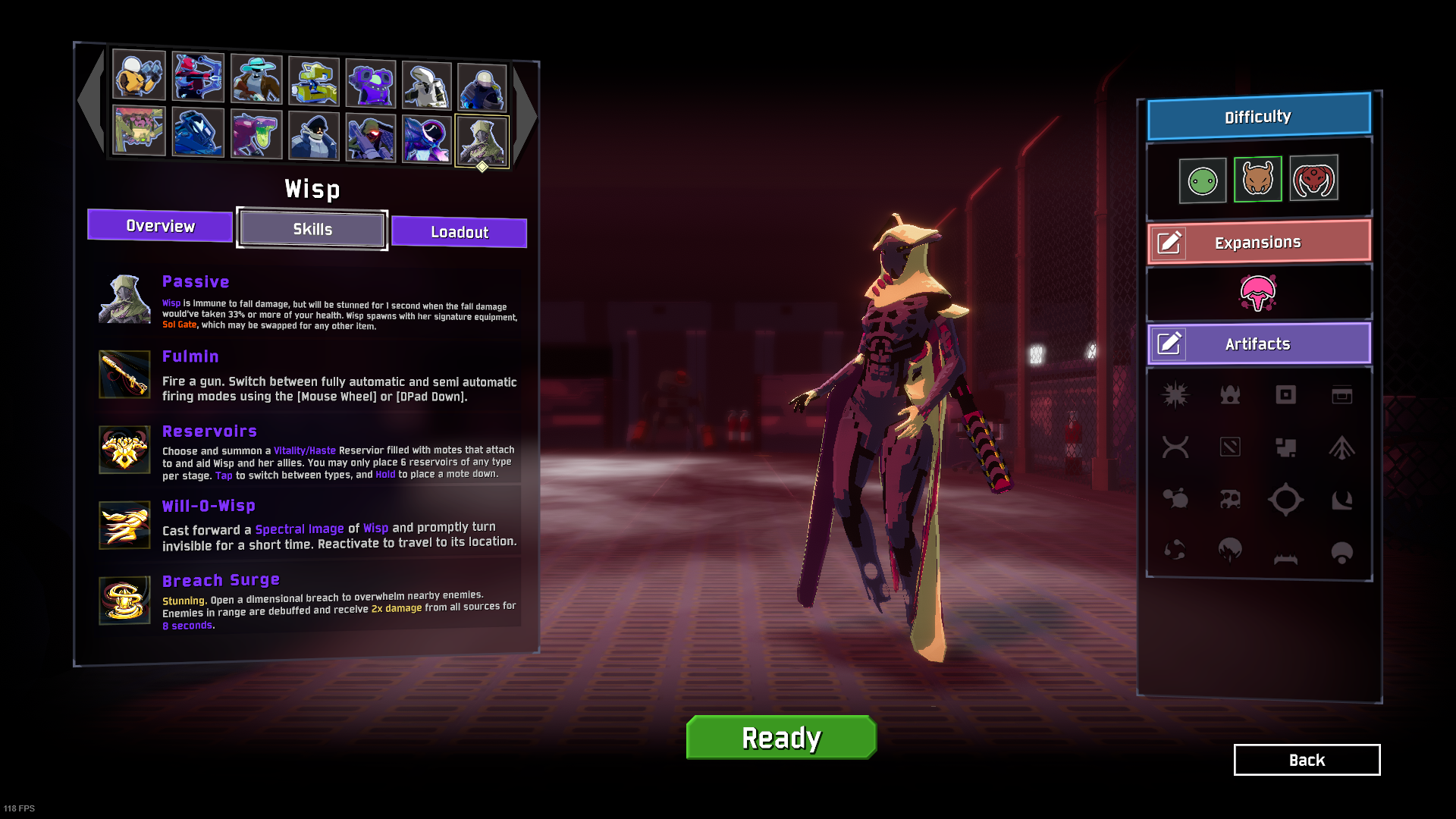Start the run with the Ready button
Image resolution: width=1456 pixels, height=819 pixels.
pyautogui.click(x=781, y=737)
